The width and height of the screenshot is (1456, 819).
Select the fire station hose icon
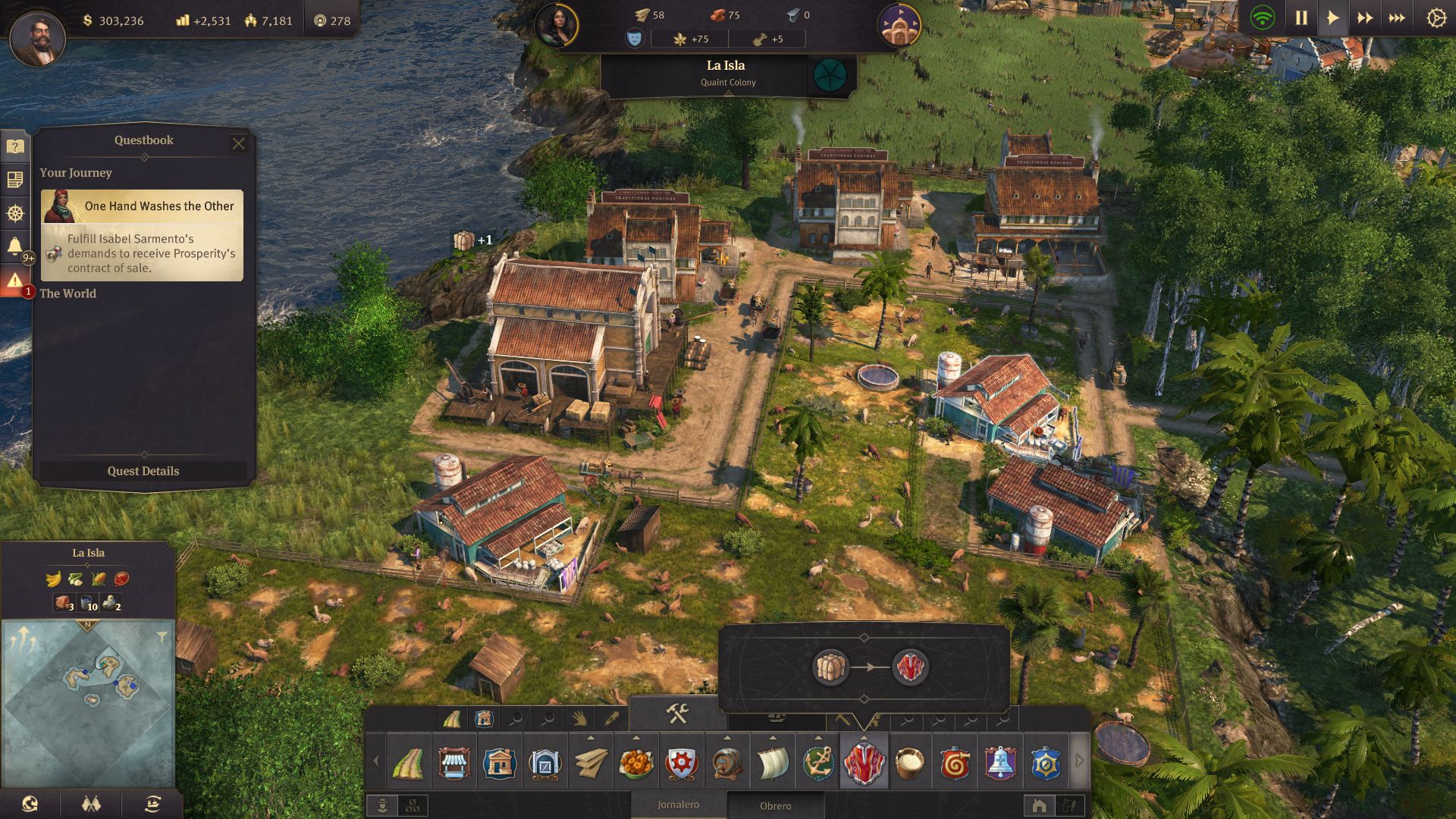click(x=955, y=763)
